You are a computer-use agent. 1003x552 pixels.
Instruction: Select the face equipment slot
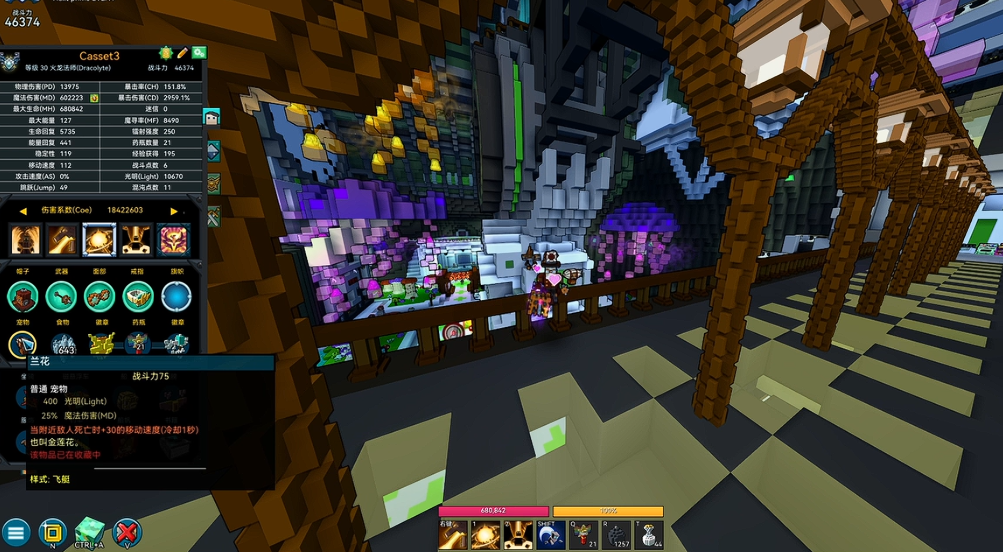point(99,296)
